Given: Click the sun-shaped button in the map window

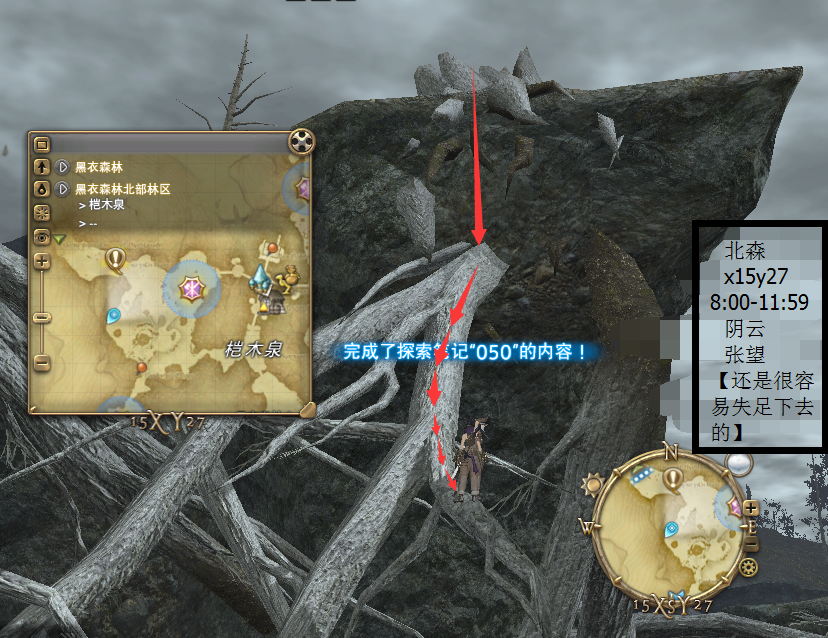Looking at the screenshot, I should point(42,212).
